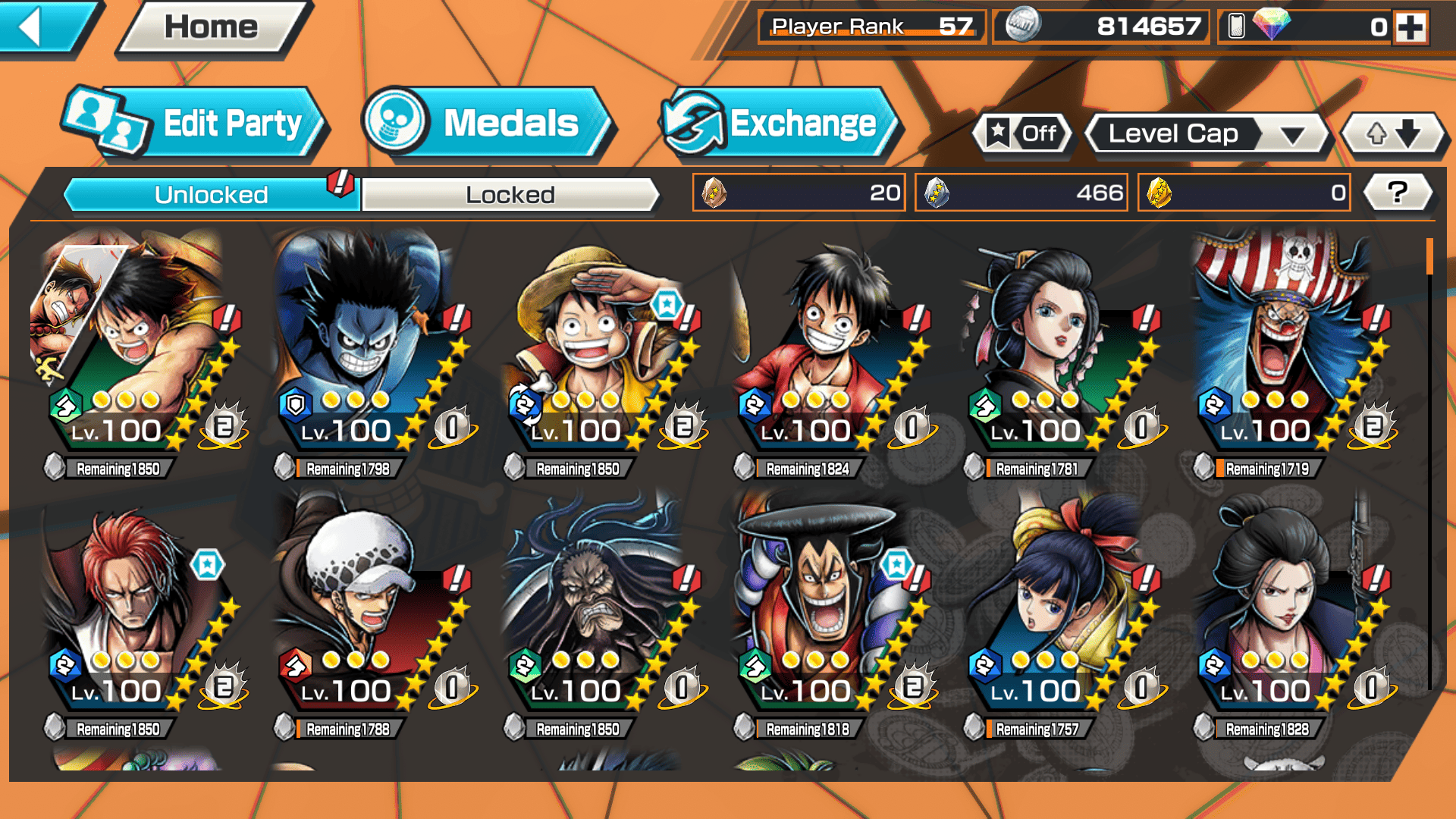Screen dimensions: 1456x819
Task: Choose the Kaido character card
Action: click(x=599, y=607)
